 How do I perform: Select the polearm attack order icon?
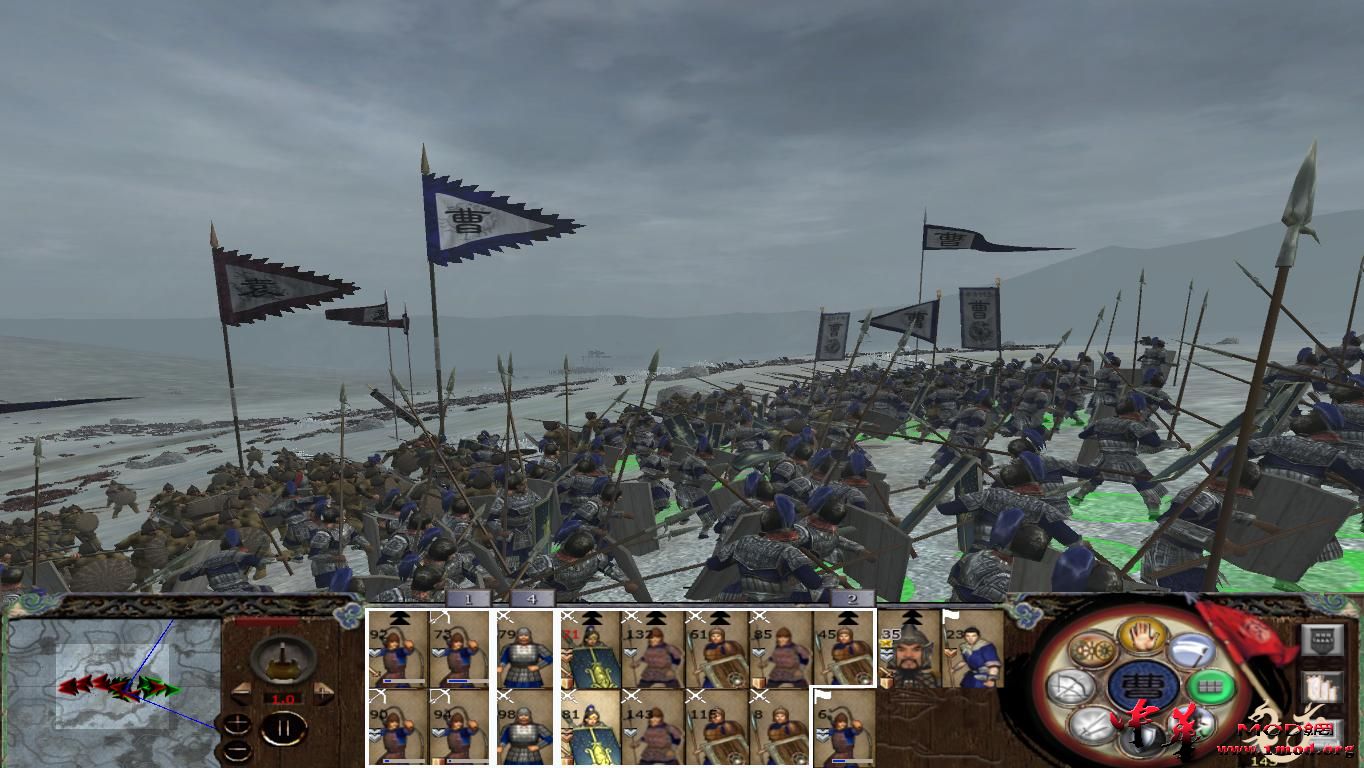pyautogui.click(x=1191, y=723)
